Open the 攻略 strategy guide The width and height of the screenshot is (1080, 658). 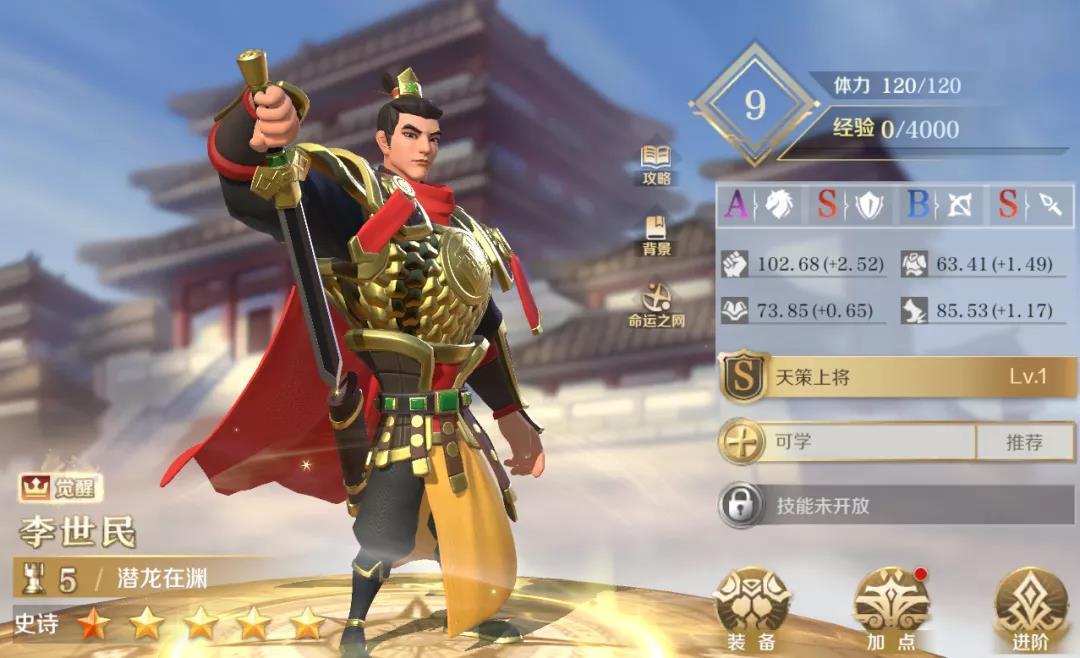pos(656,165)
